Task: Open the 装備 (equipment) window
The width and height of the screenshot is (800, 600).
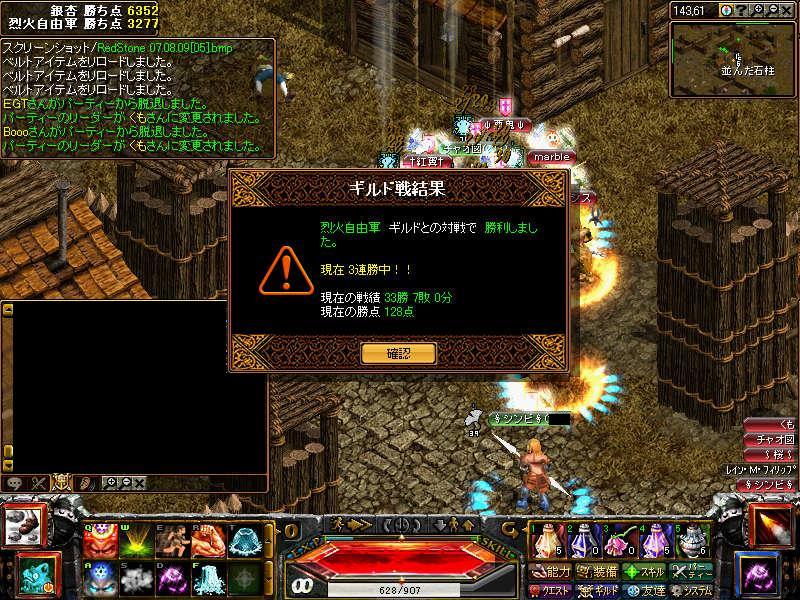Action: point(598,572)
